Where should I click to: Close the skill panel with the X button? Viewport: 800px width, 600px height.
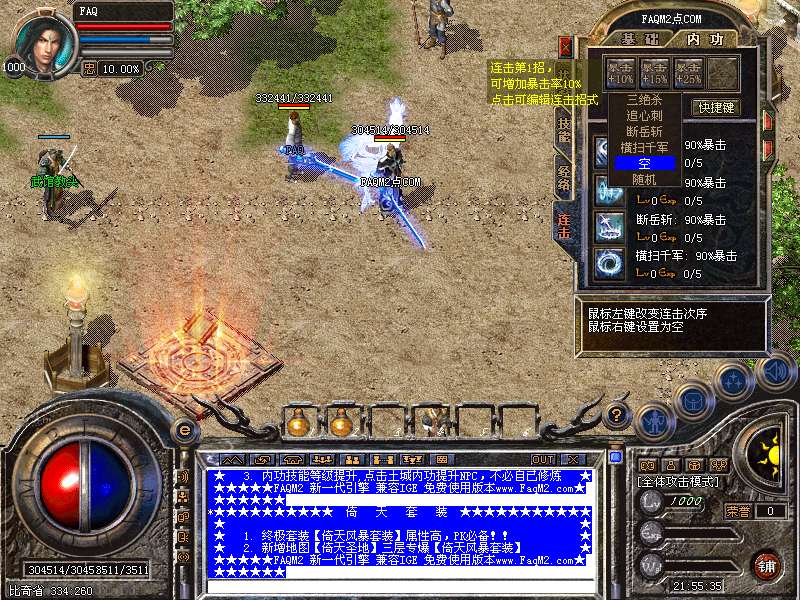(566, 46)
